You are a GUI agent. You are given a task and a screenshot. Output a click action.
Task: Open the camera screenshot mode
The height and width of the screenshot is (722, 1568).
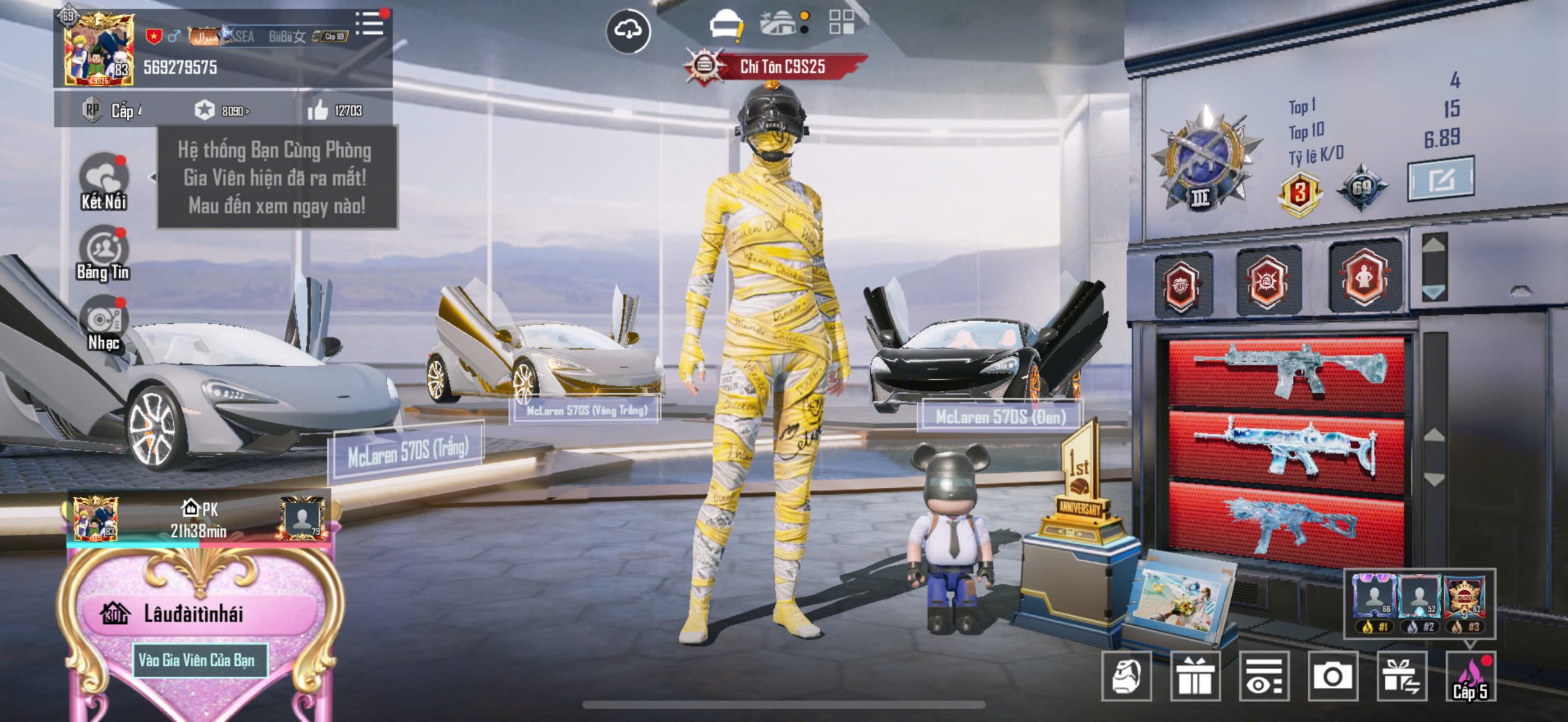point(1333,677)
